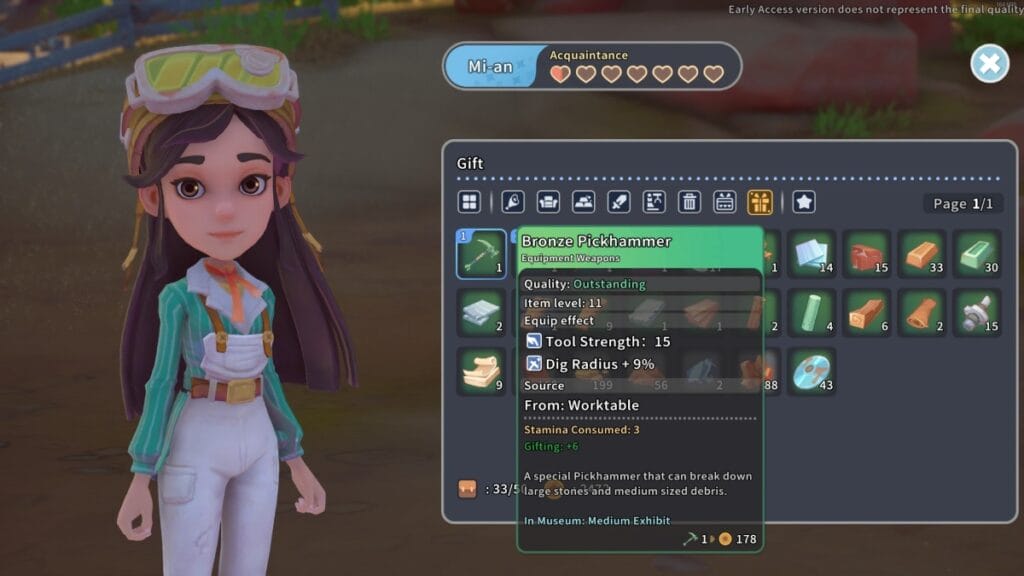Open the magnifier key category filter
Viewport: 1024px width, 576px height.
pos(513,202)
